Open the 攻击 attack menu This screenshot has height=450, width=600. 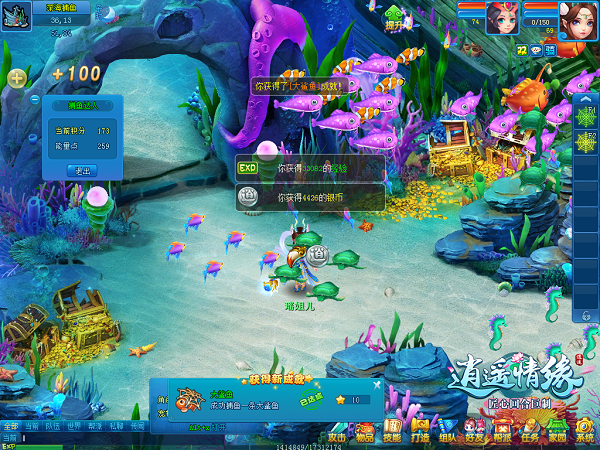coord(337,433)
